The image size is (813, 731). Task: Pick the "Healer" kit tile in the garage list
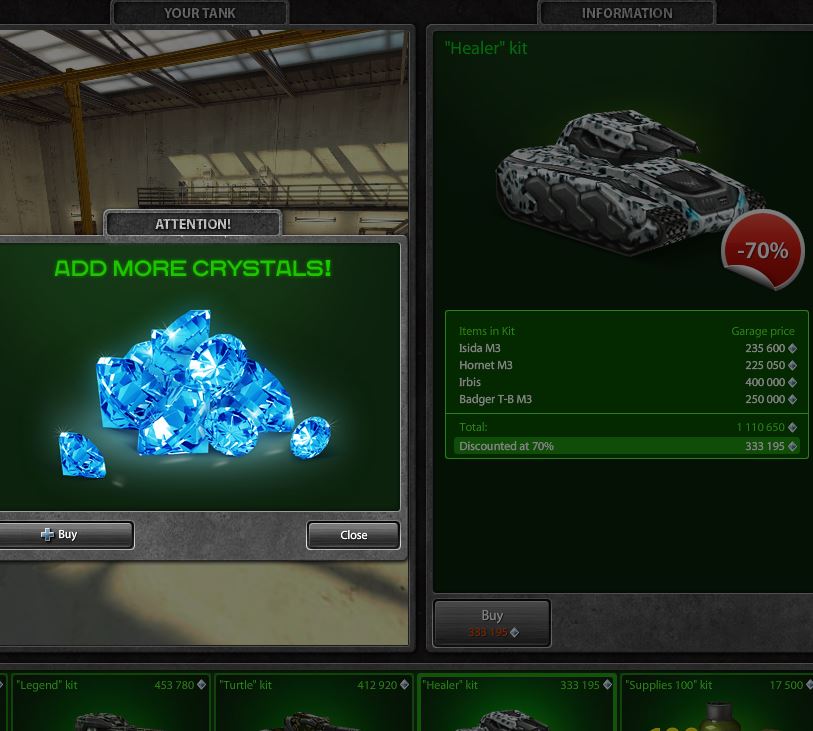pos(516,703)
